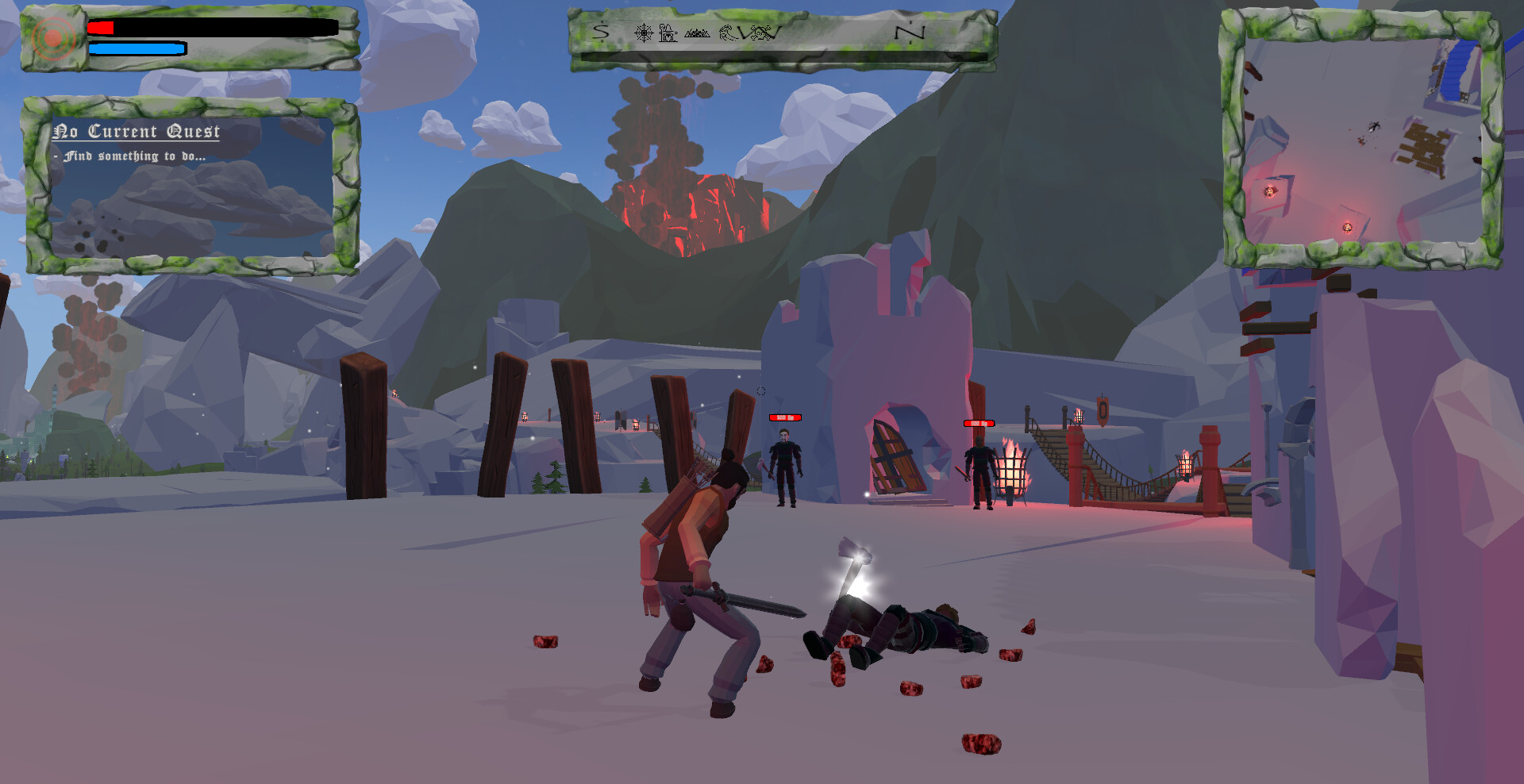The width and height of the screenshot is (1524, 784).
Task: Click the left red fire marker on the minimap
Action: tap(1270, 190)
